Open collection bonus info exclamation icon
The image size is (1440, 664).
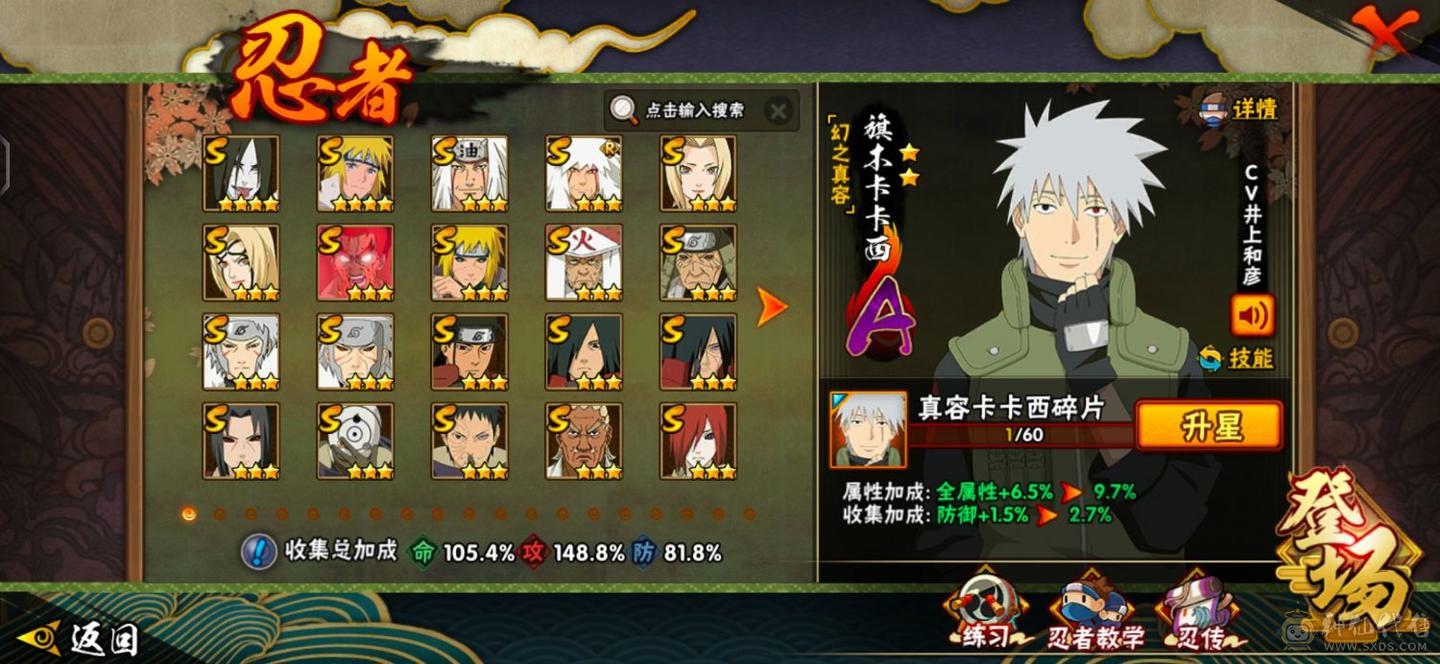click(260, 551)
